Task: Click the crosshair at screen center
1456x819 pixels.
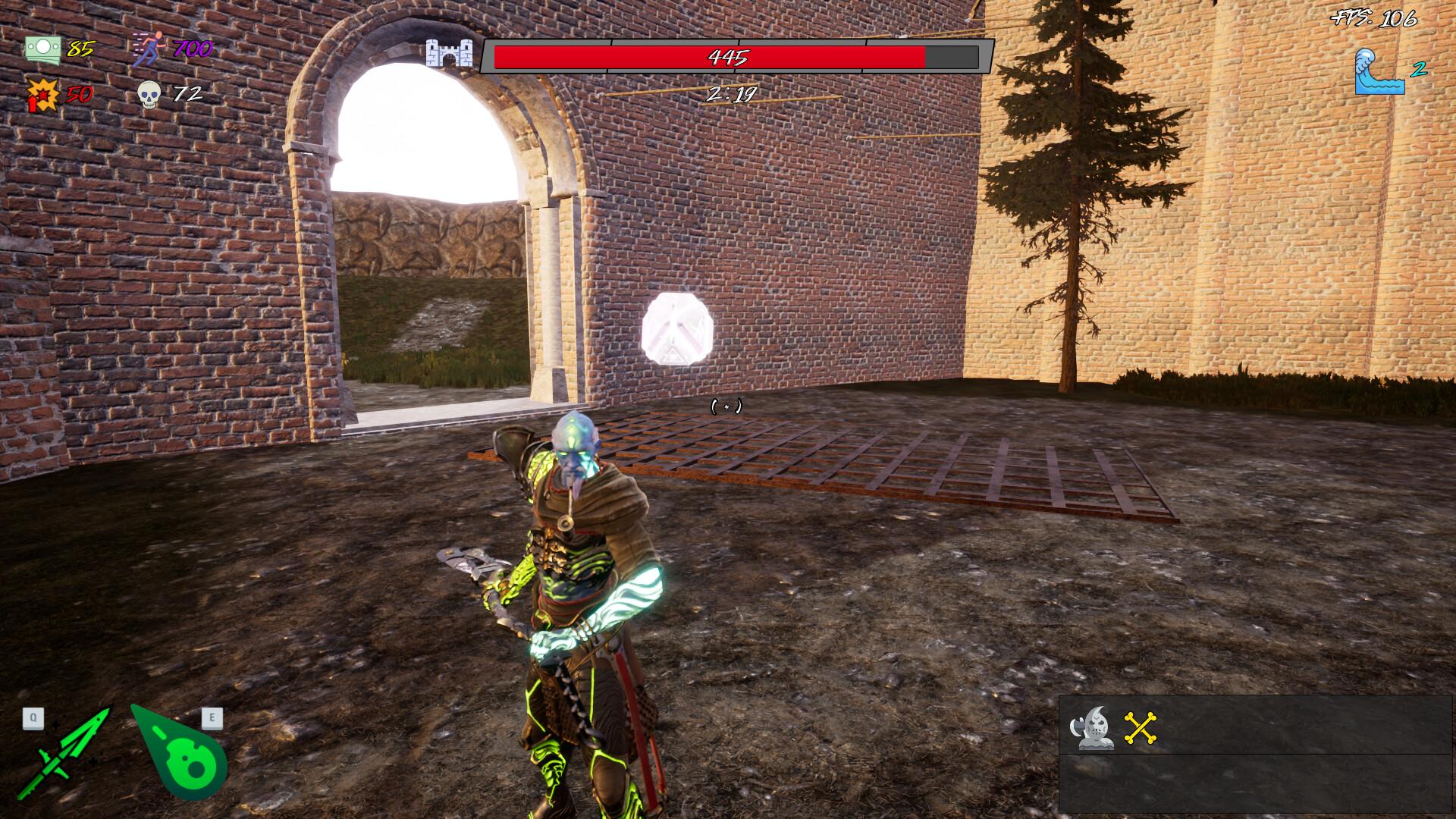Action: tap(726, 407)
